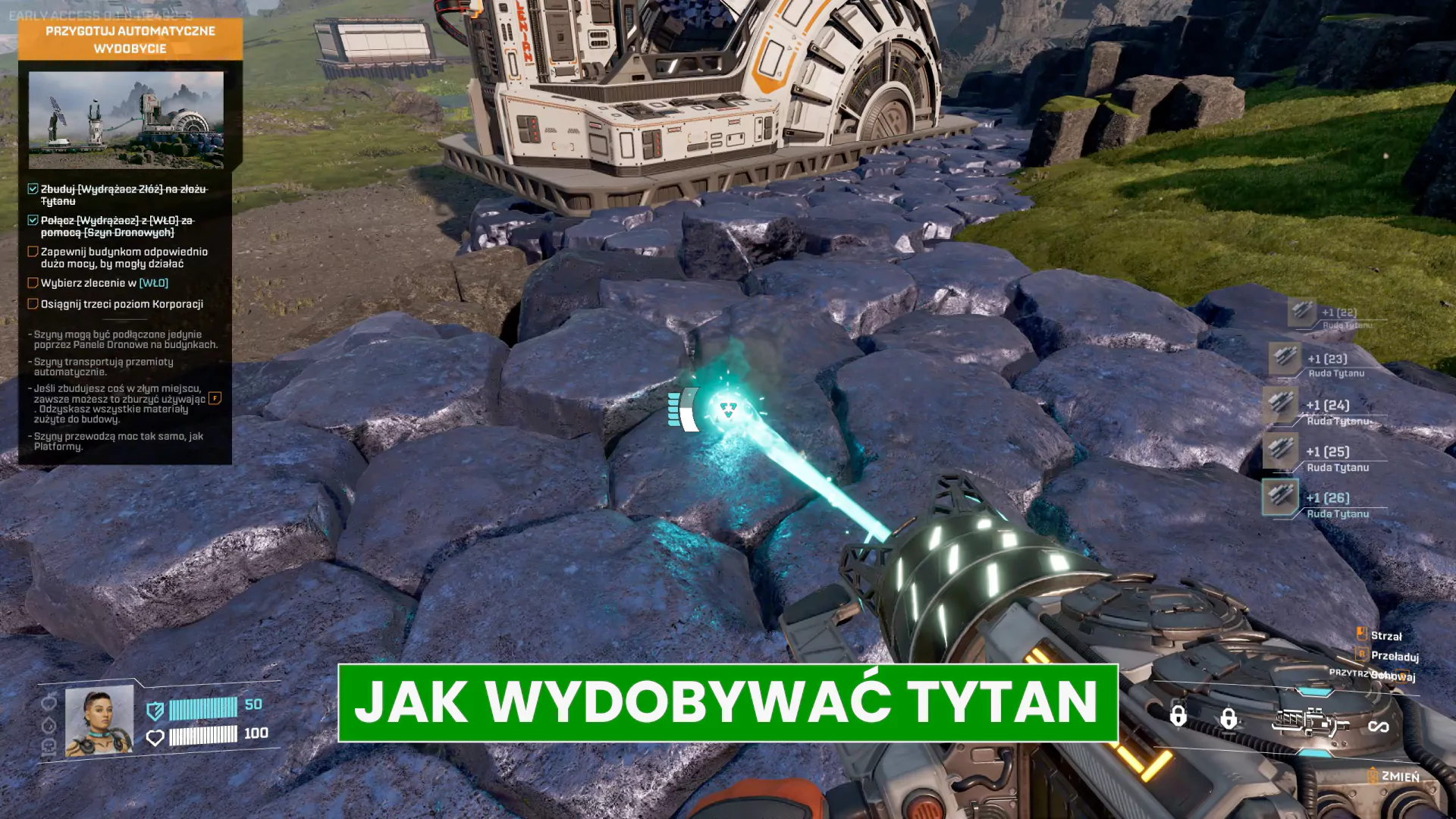
Task: Select the left padlock icon on the weapon HUD
Action: (x=1178, y=716)
